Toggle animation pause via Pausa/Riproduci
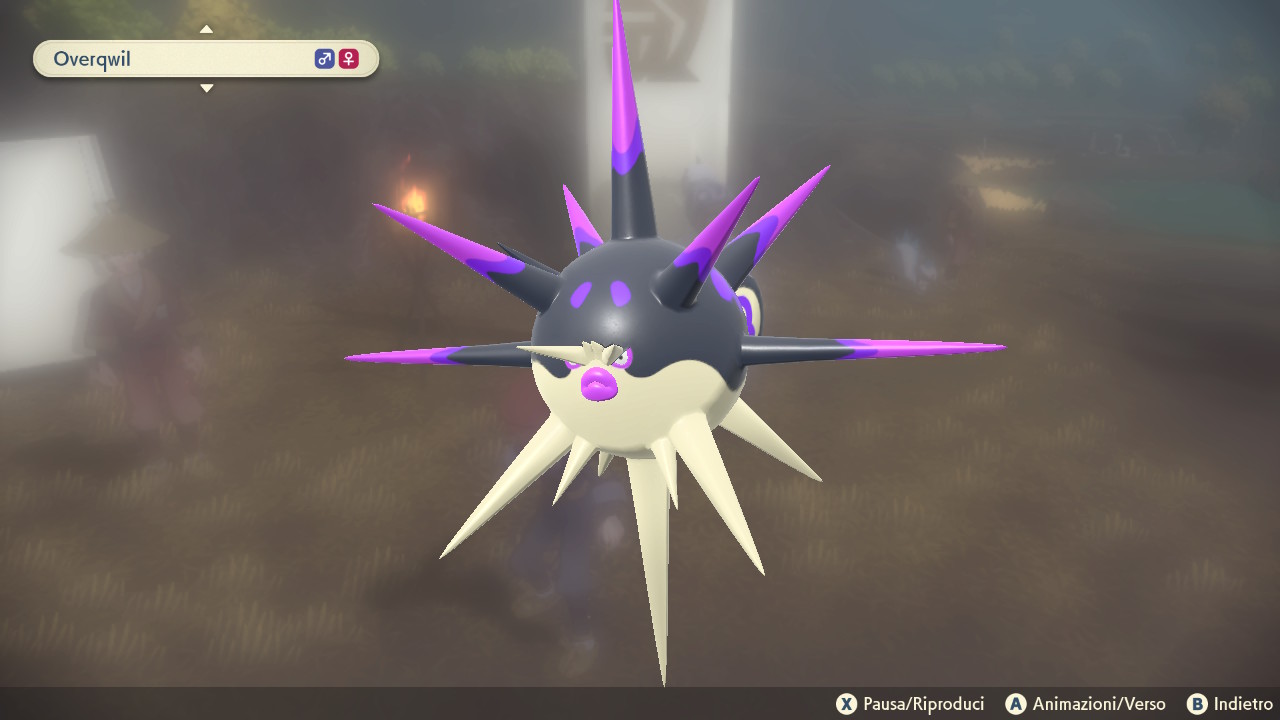Image resolution: width=1280 pixels, height=720 pixels. [911, 704]
